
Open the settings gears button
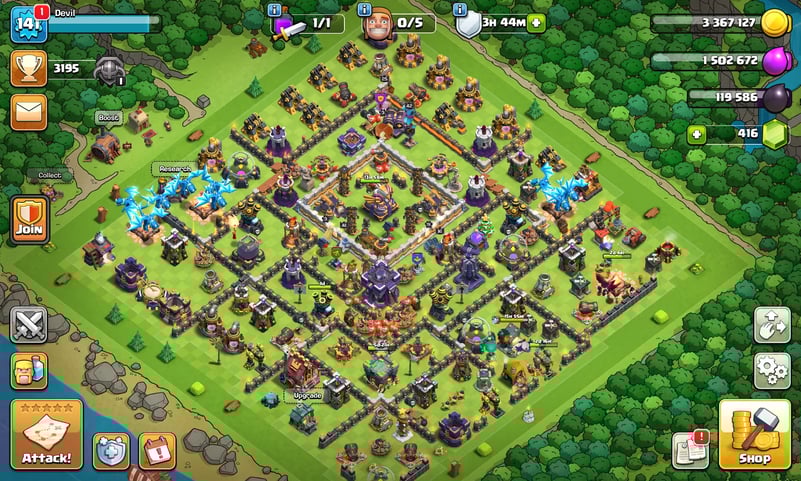pos(771,370)
